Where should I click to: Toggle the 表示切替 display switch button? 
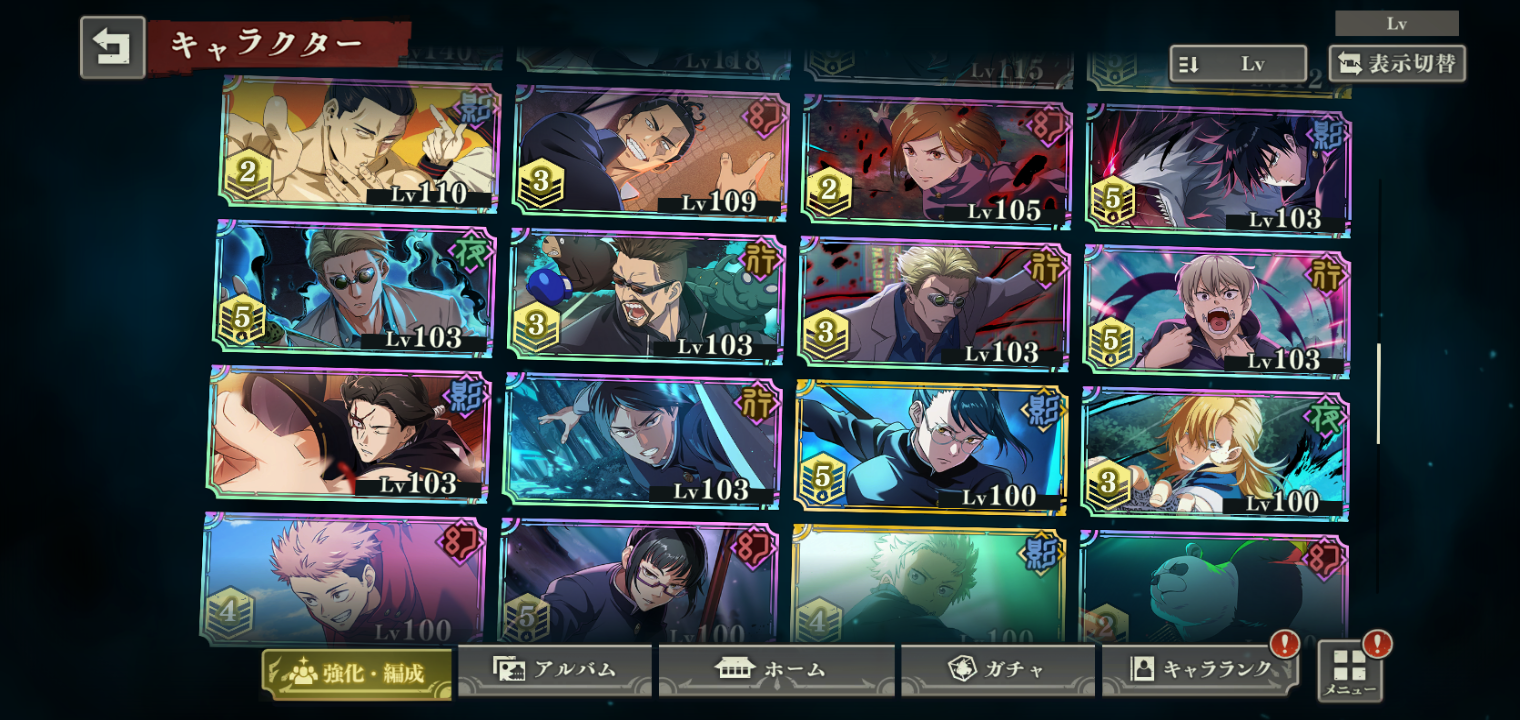point(1397,64)
